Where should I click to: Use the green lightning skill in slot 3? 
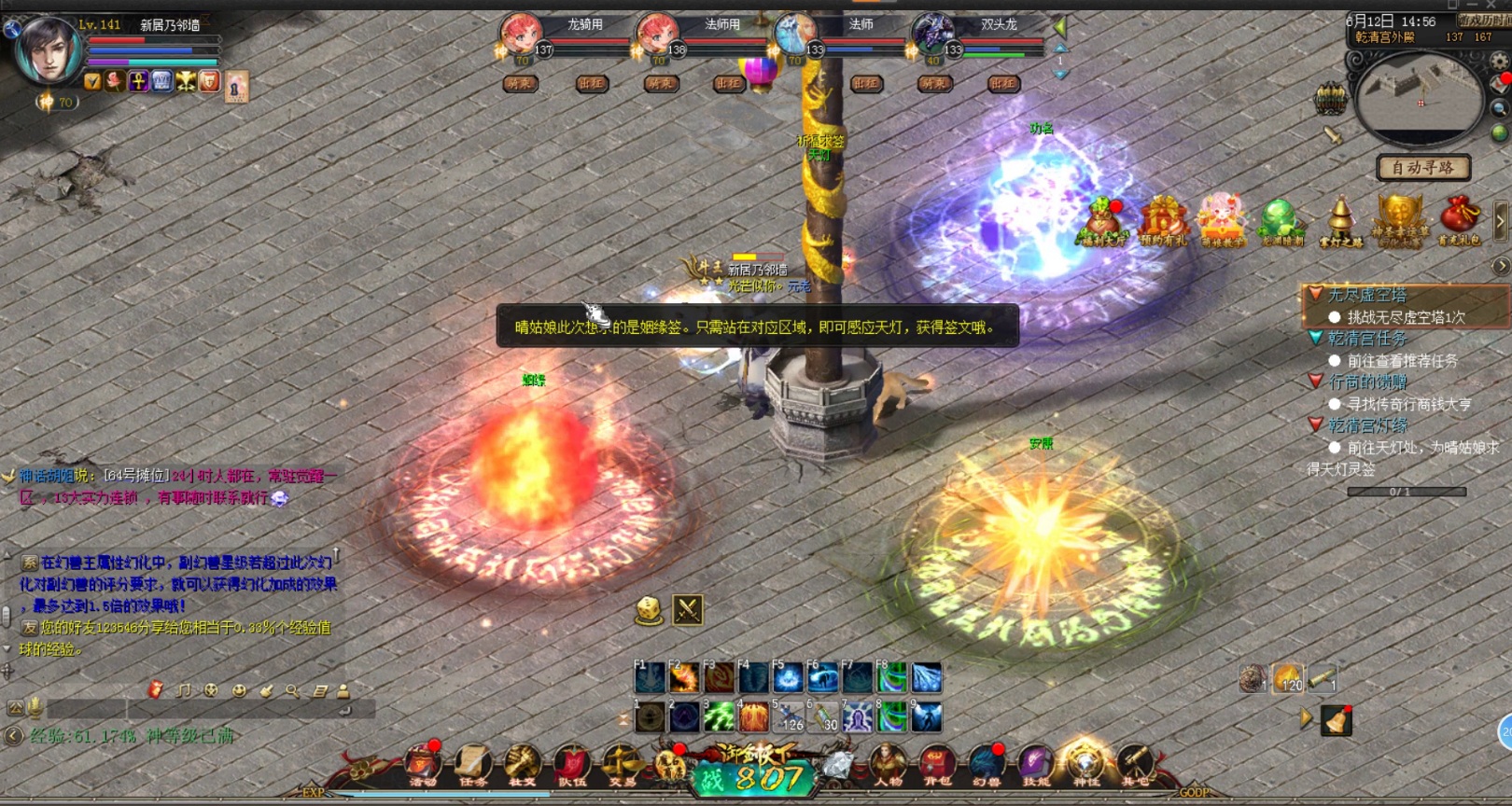point(719,717)
